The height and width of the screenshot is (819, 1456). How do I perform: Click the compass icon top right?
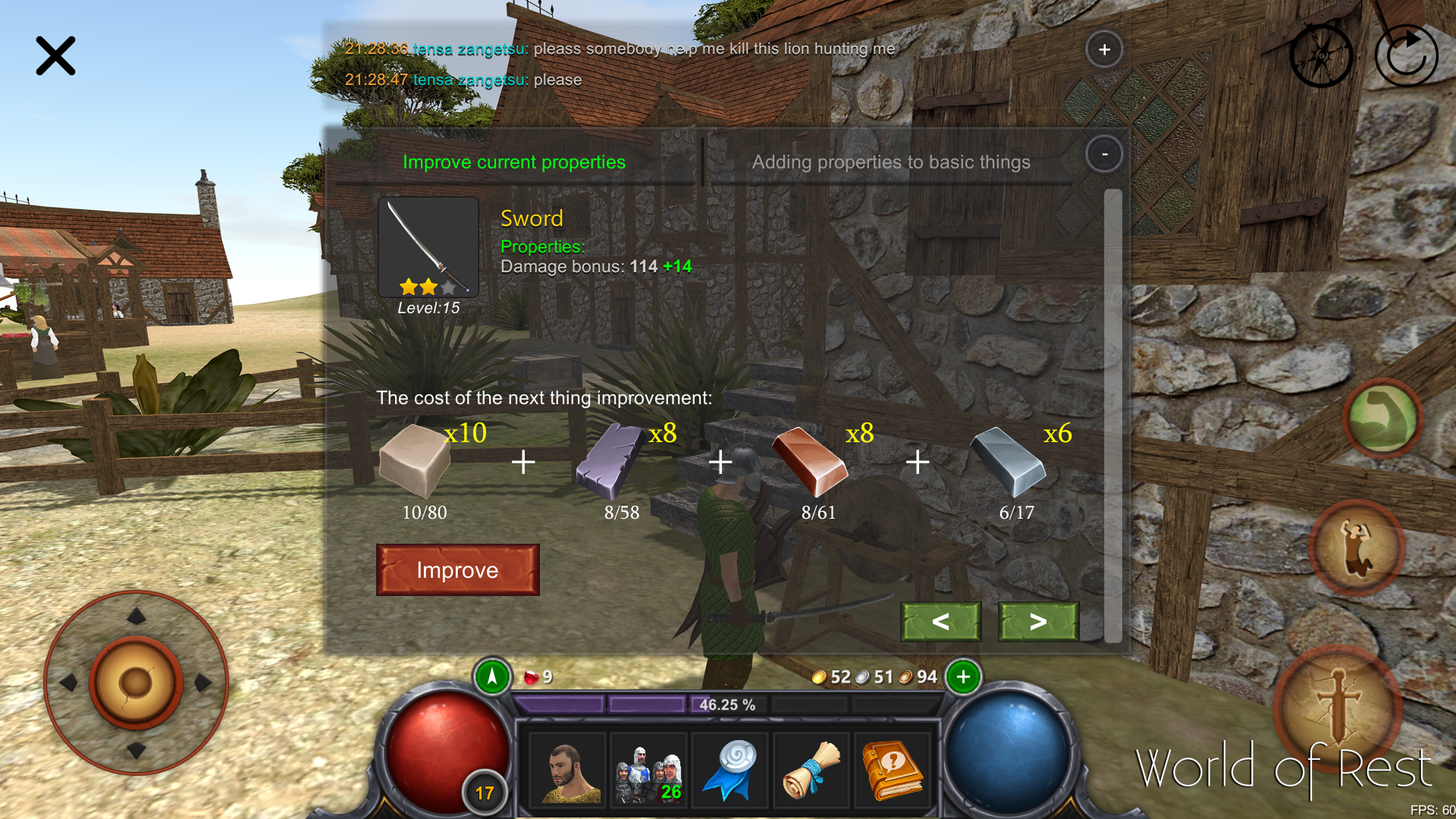pyautogui.click(x=1321, y=55)
